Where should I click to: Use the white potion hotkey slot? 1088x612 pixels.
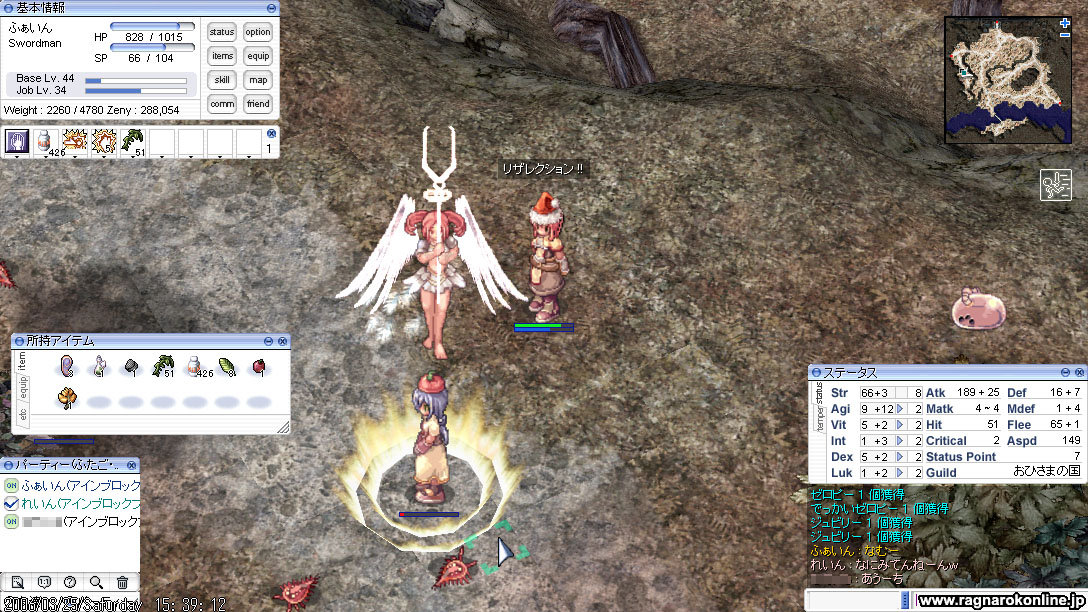pyautogui.click(x=45, y=142)
